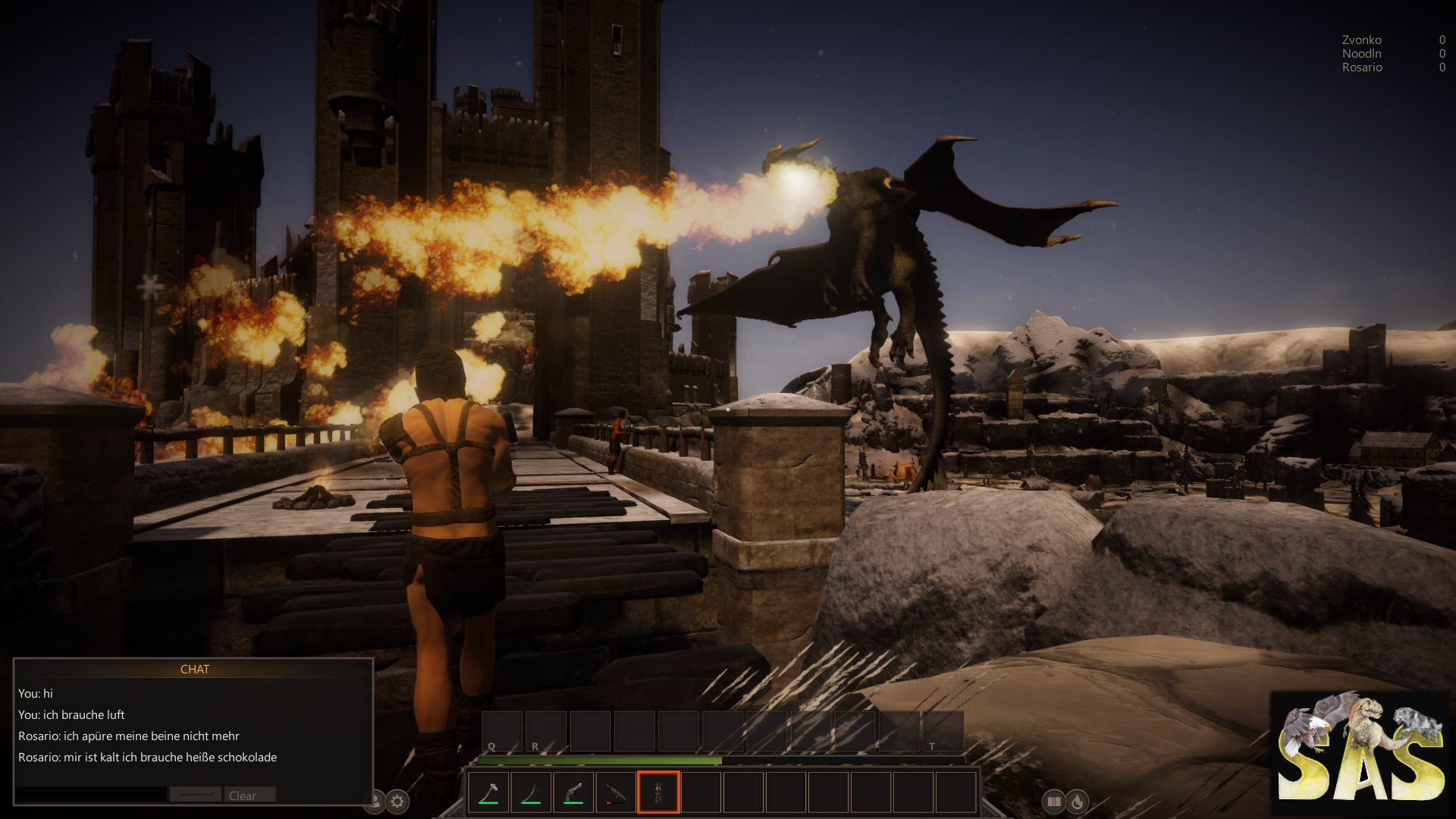The width and height of the screenshot is (1456, 819).
Task: Open the crafting book icon near the hotbar
Action: tap(1053, 800)
